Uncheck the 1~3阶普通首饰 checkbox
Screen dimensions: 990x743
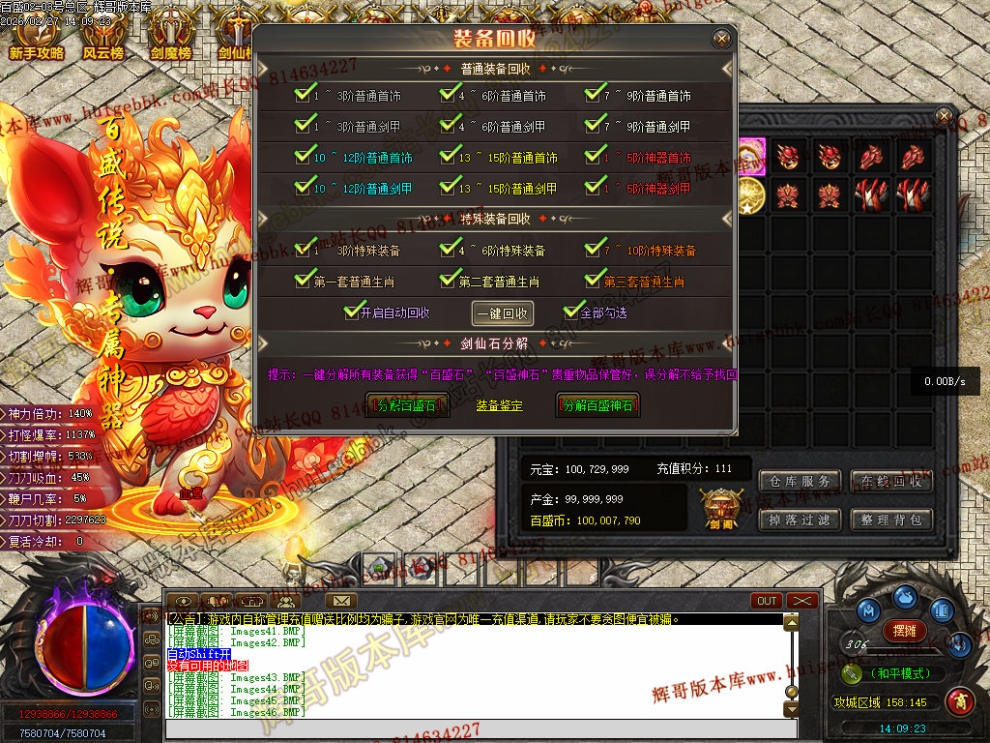303,96
